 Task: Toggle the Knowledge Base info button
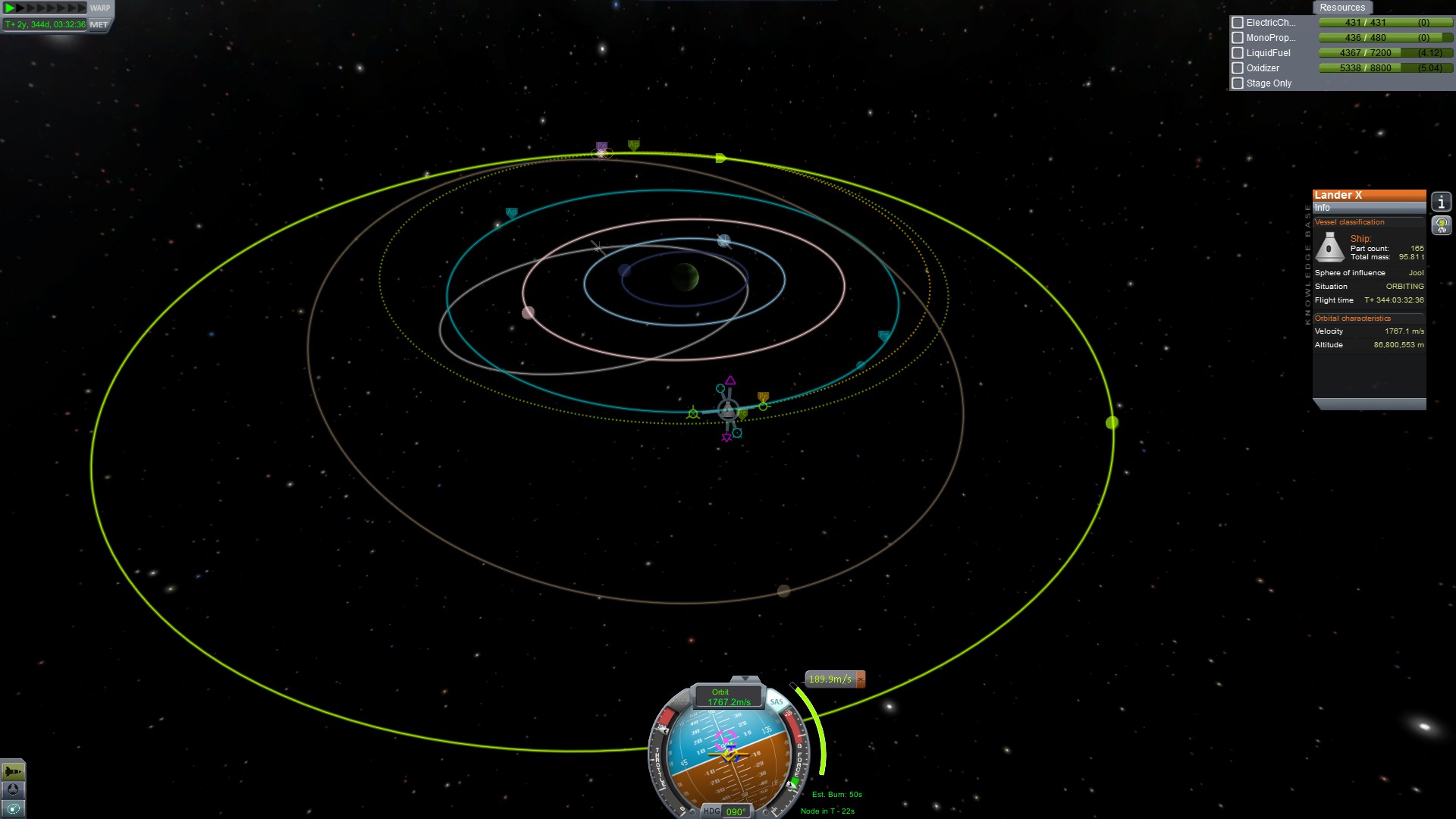1441,202
